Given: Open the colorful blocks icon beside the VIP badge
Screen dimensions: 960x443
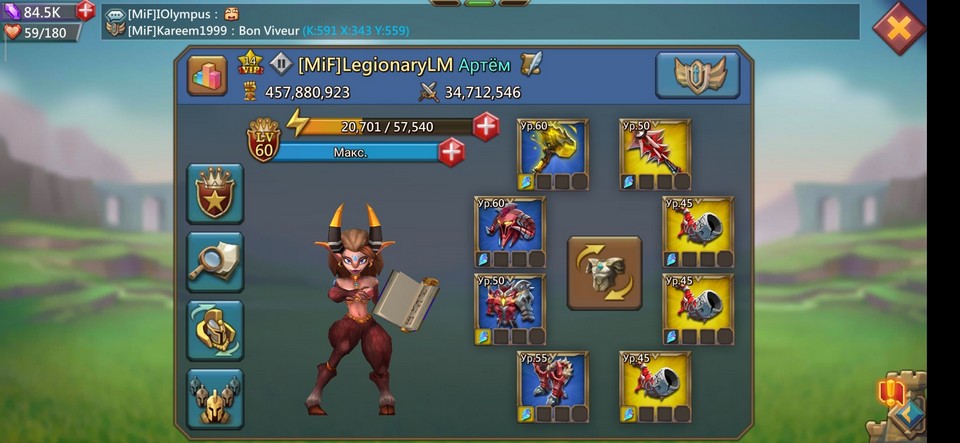Looking at the screenshot, I should pos(207,76).
